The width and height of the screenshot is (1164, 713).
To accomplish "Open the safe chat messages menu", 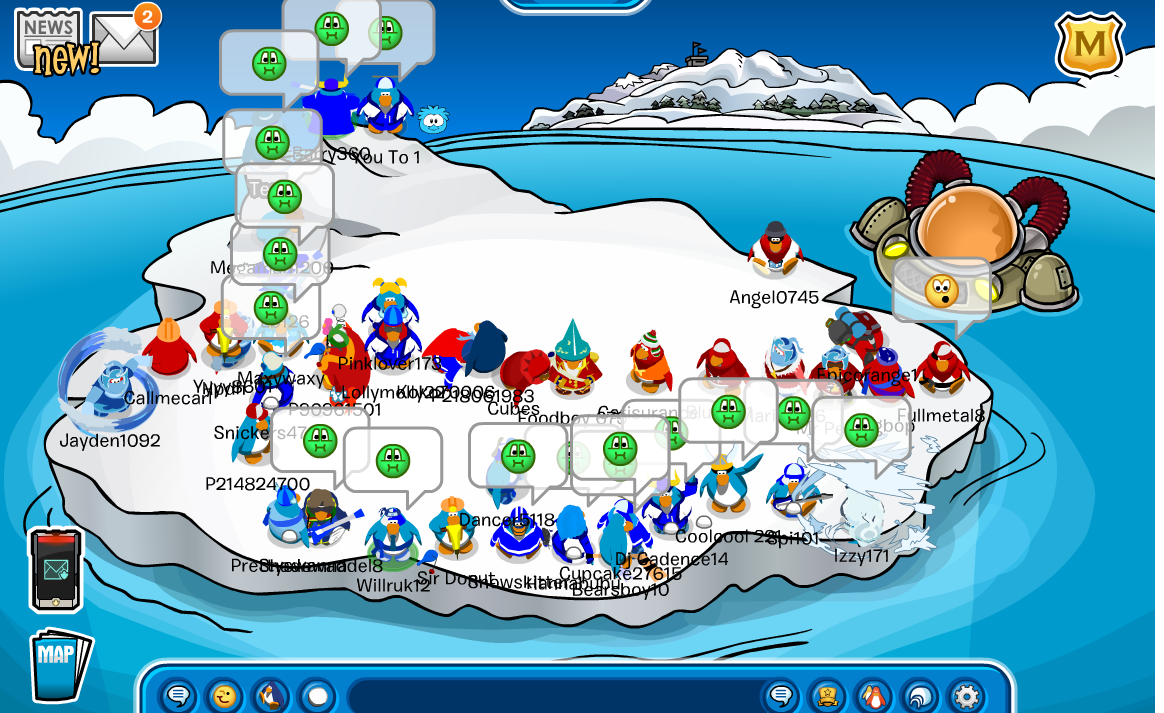I will (179, 696).
